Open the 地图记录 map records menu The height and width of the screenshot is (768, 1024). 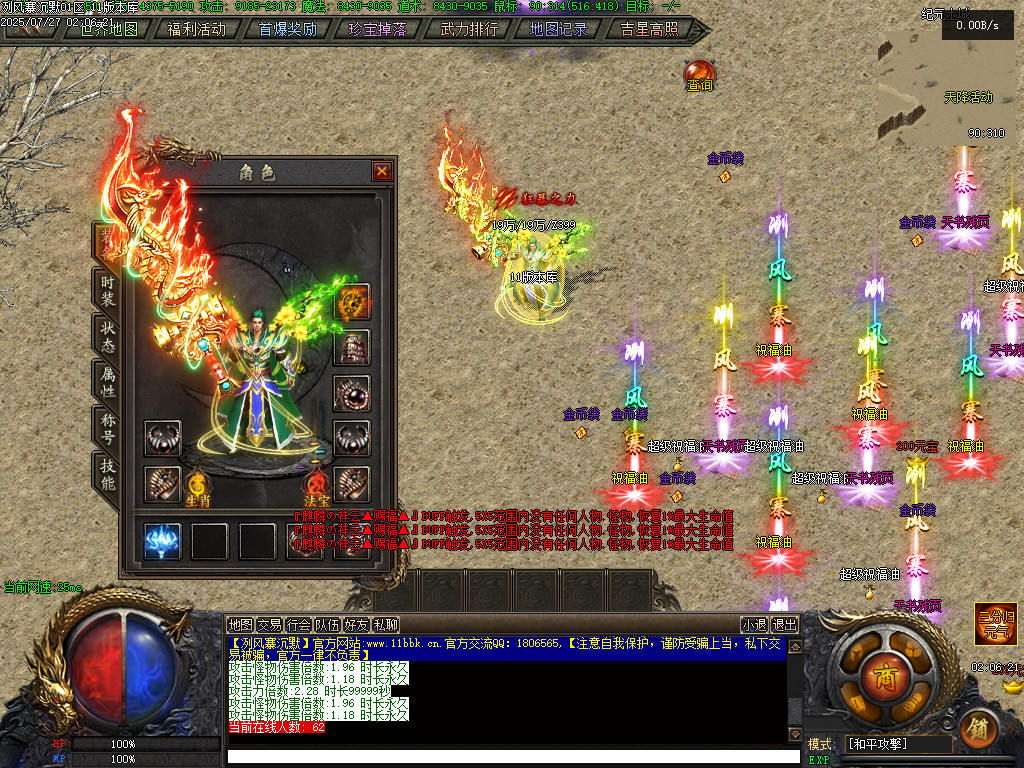click(x=558, y=29)
